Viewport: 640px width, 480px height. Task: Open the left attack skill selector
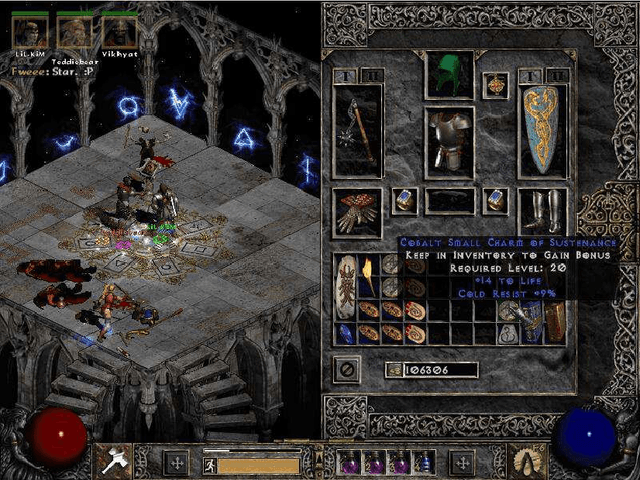tap(111, 461)
